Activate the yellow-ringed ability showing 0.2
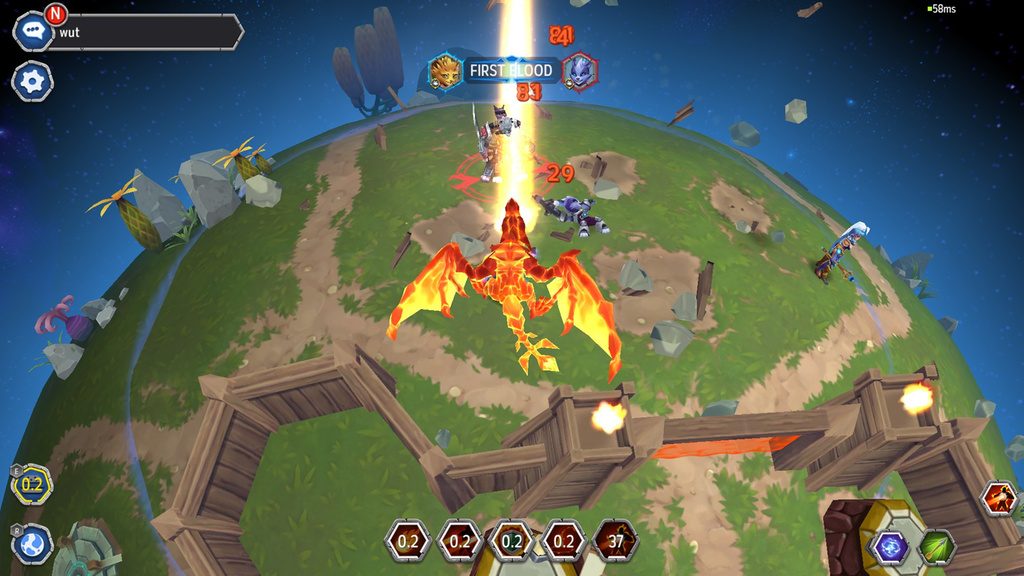Image resolution: width=1024 pixels, height=576 pixels. click(32, 484)
